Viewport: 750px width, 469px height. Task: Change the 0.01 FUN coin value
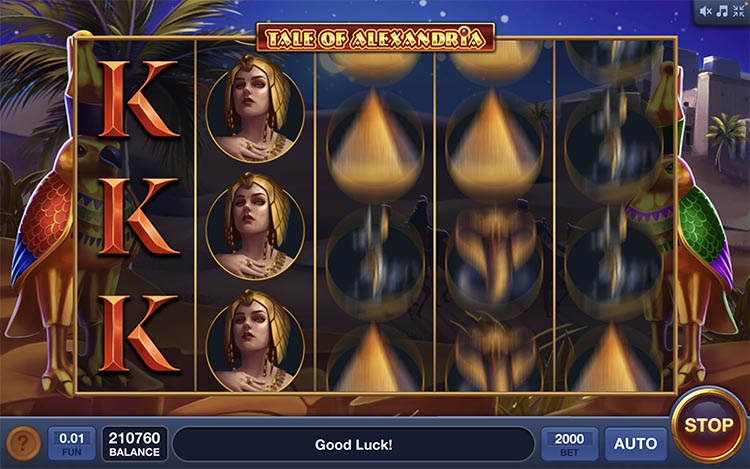point(70,443)
